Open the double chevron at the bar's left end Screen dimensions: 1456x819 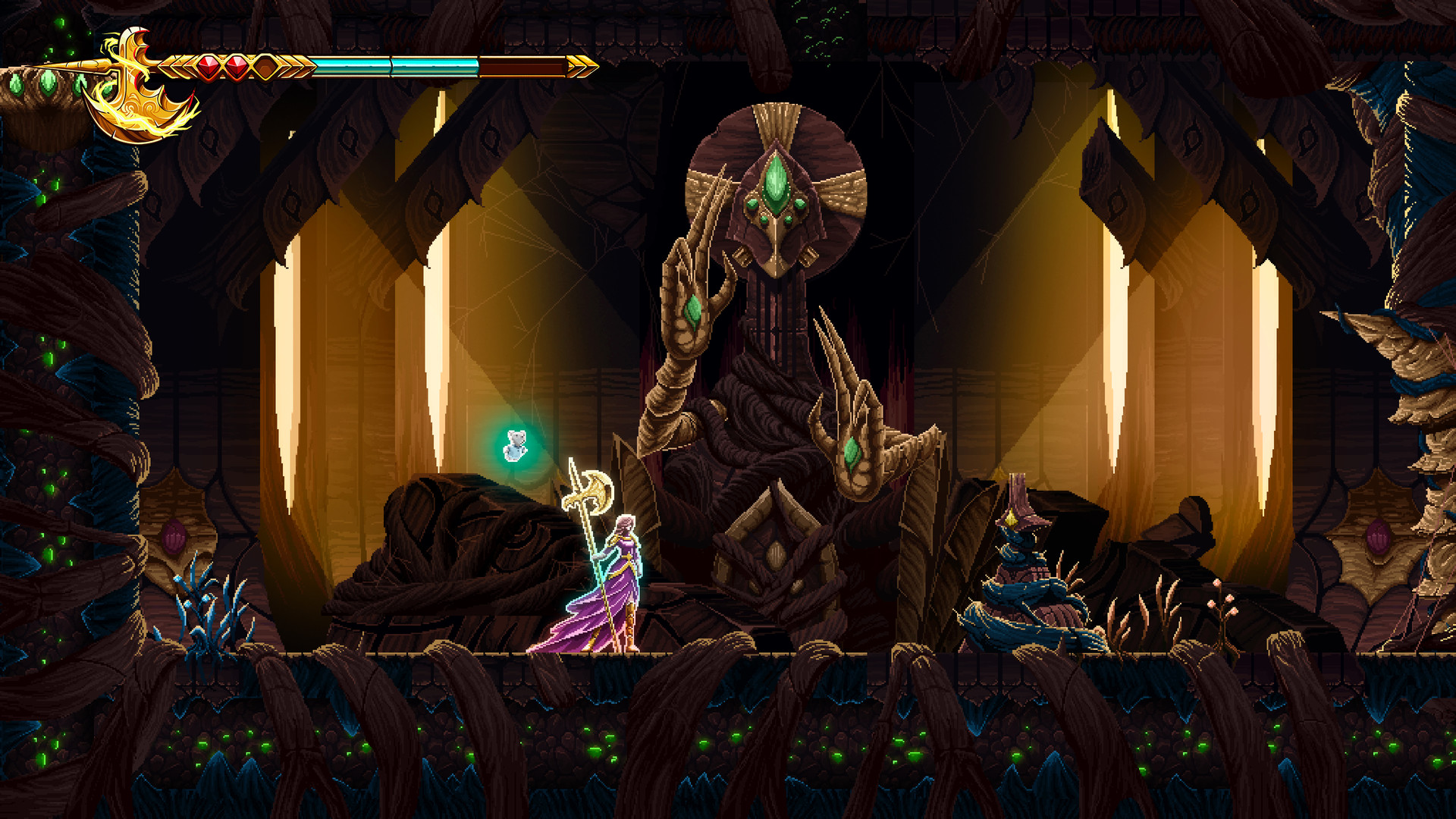click(176, 66)
